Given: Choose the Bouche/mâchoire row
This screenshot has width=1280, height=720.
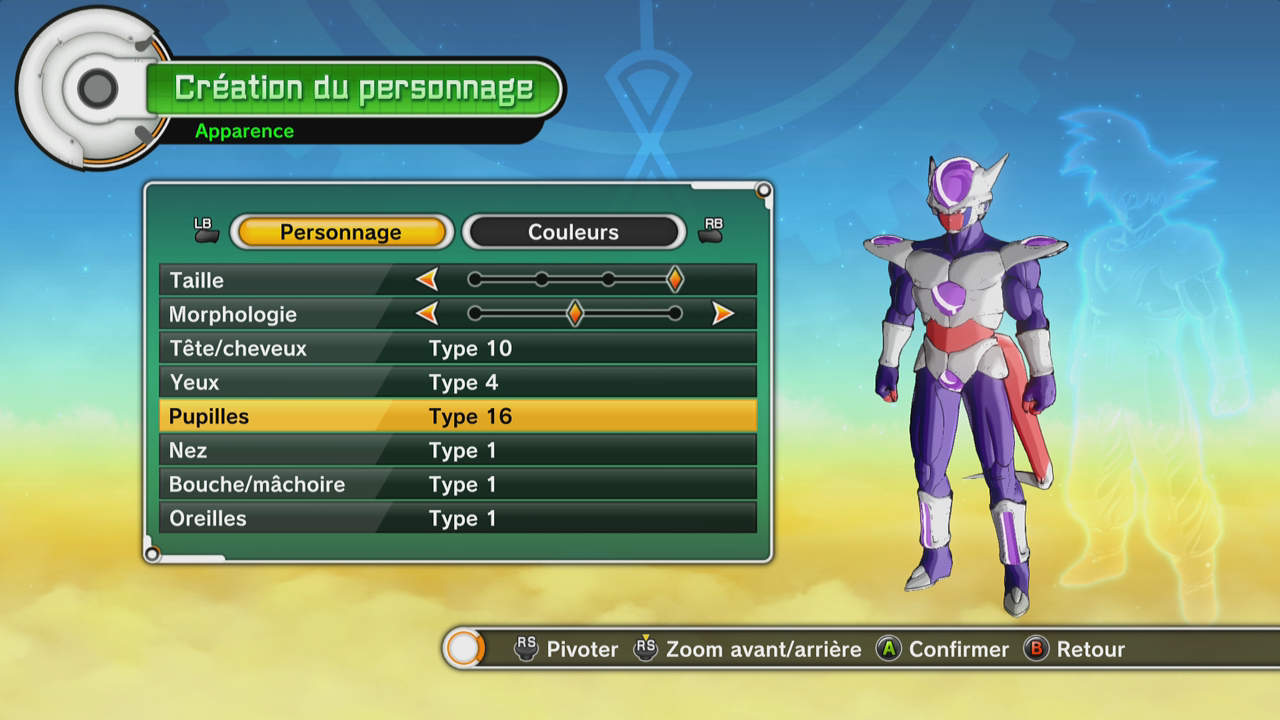Looking at the screenshot, I should pos(457,484).
